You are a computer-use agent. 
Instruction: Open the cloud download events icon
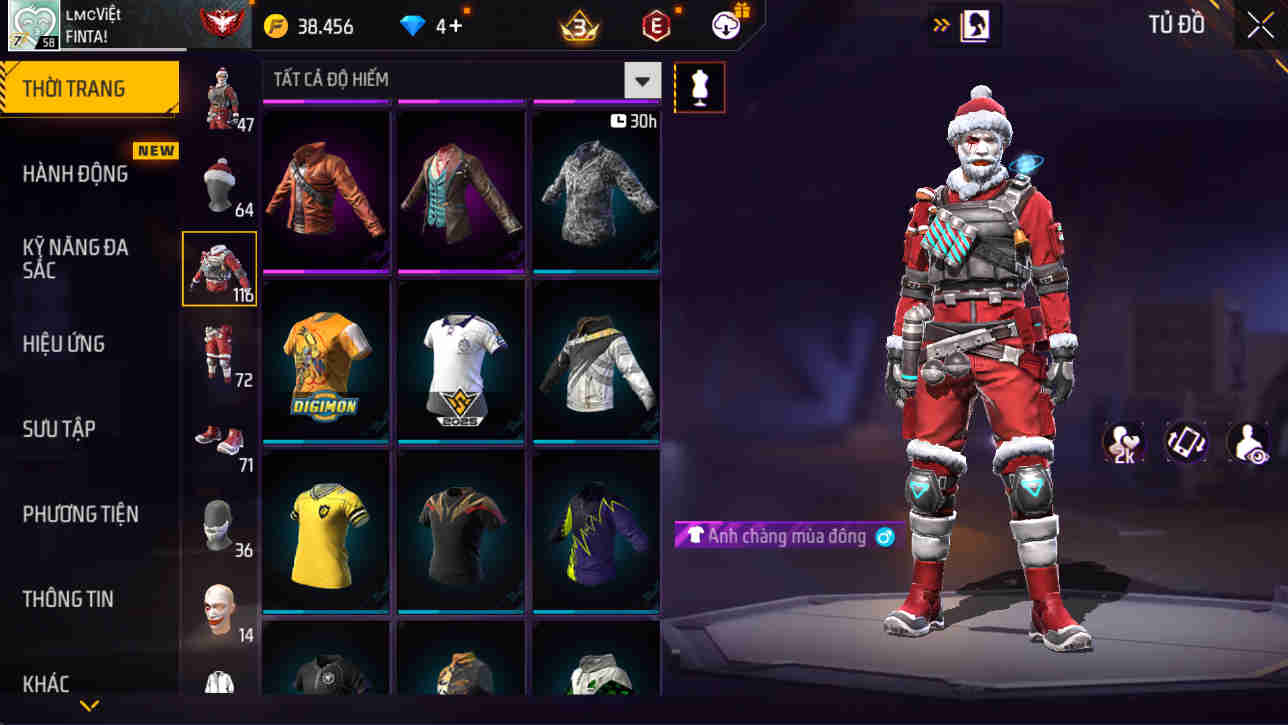point(727,25)
